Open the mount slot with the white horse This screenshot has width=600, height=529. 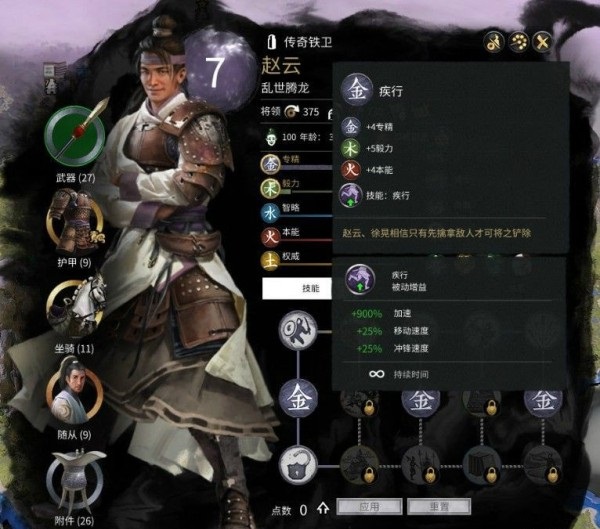(x=75, y=307)
